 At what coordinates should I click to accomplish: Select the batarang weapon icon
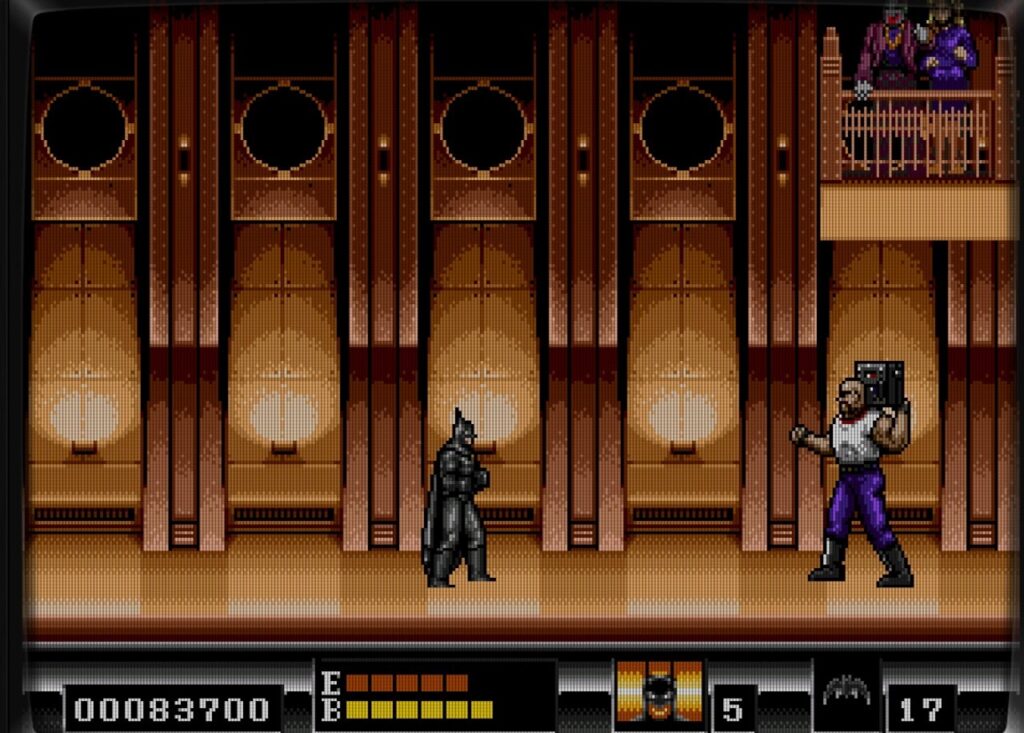pos(846,691)
